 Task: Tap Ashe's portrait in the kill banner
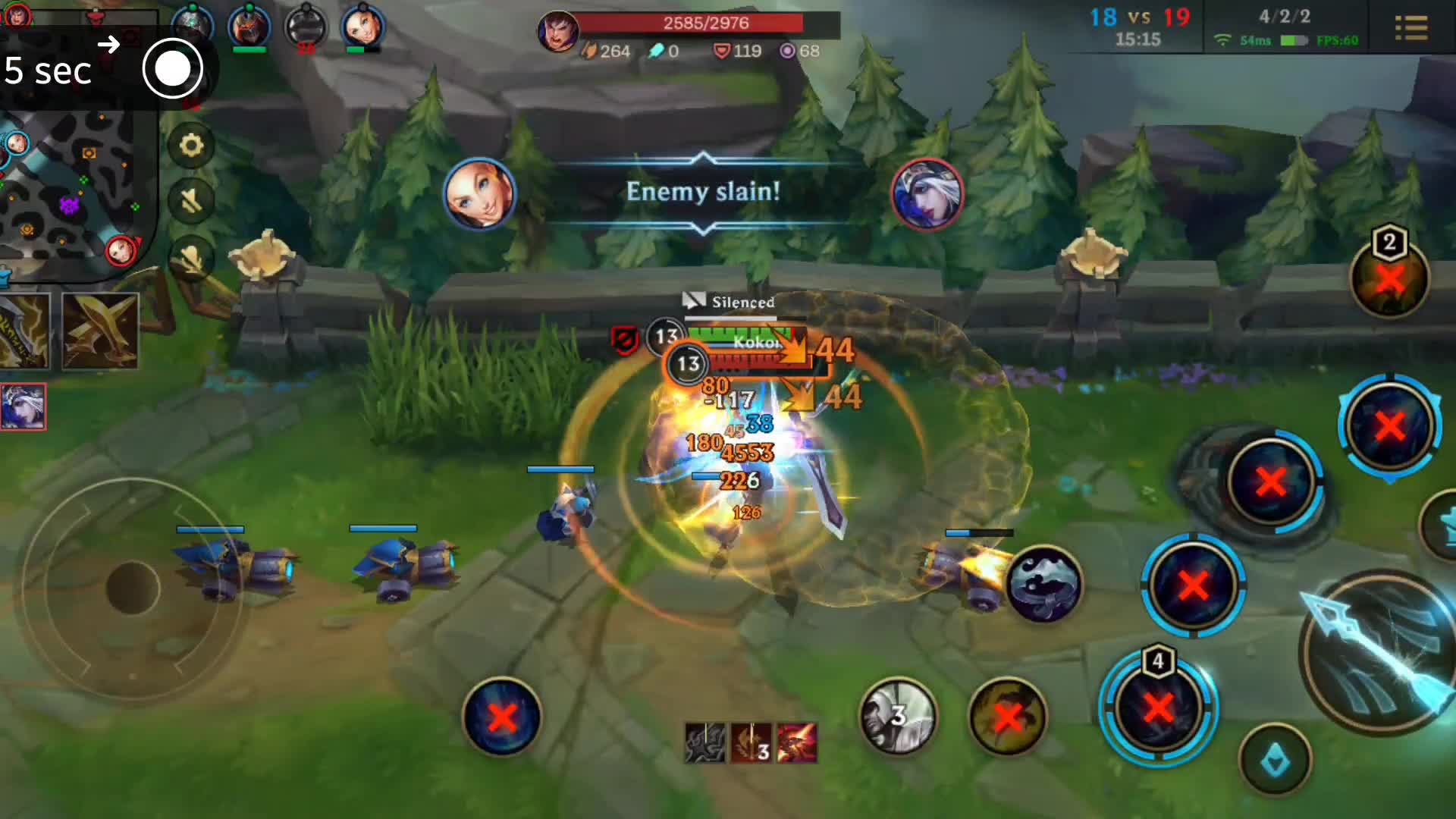[x=928, y=193]
